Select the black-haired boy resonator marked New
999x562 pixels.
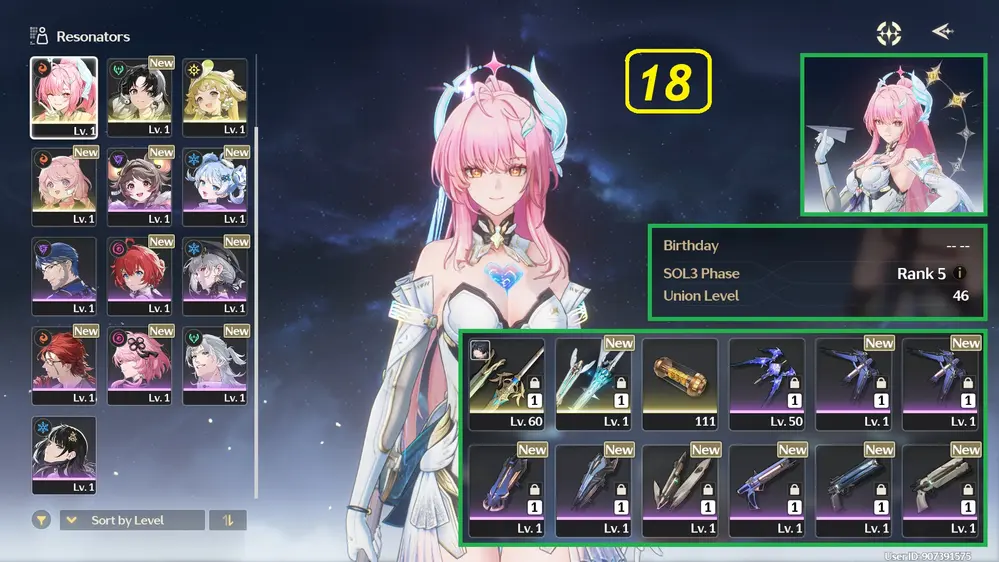click(x=140, y=97)
